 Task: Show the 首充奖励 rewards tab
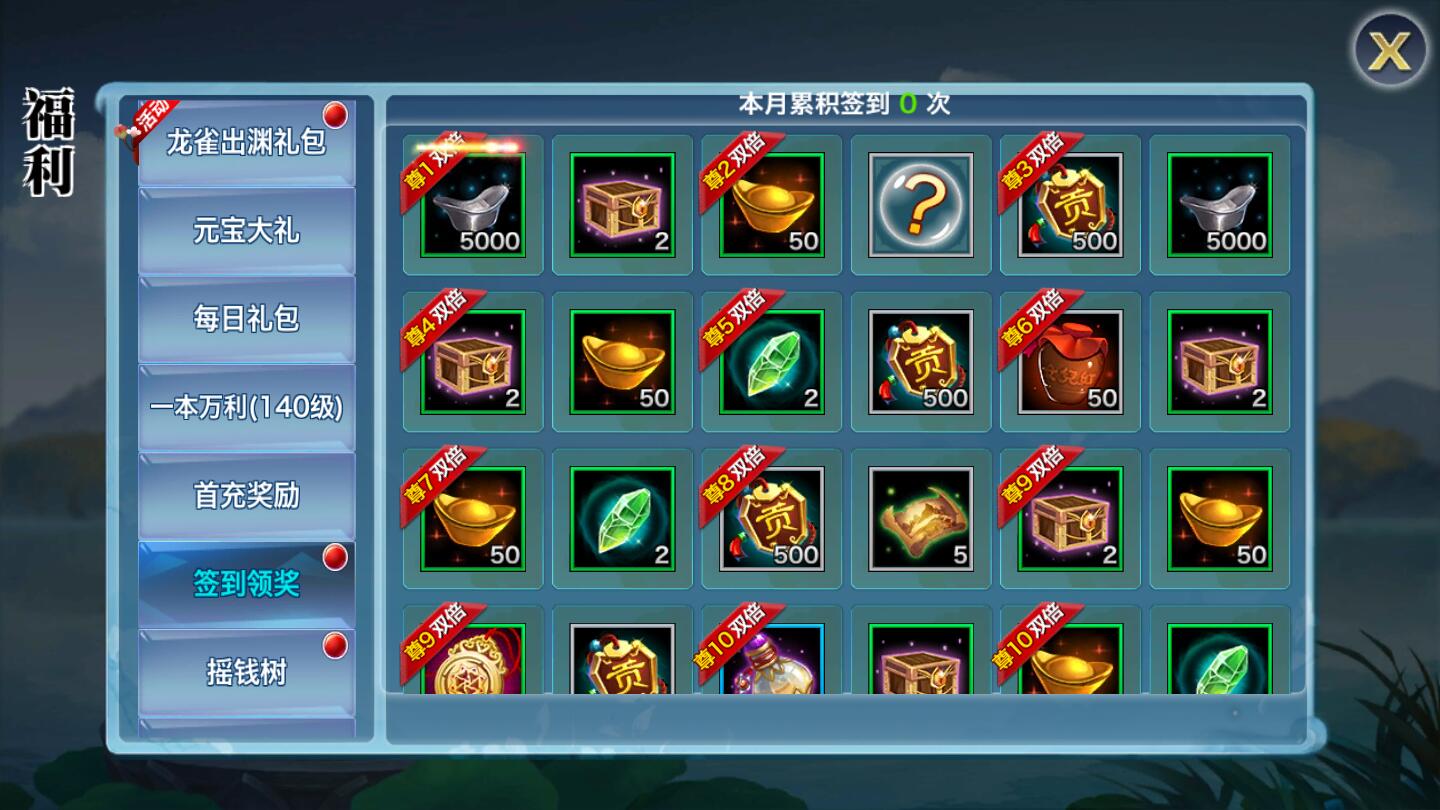[246, 496]
